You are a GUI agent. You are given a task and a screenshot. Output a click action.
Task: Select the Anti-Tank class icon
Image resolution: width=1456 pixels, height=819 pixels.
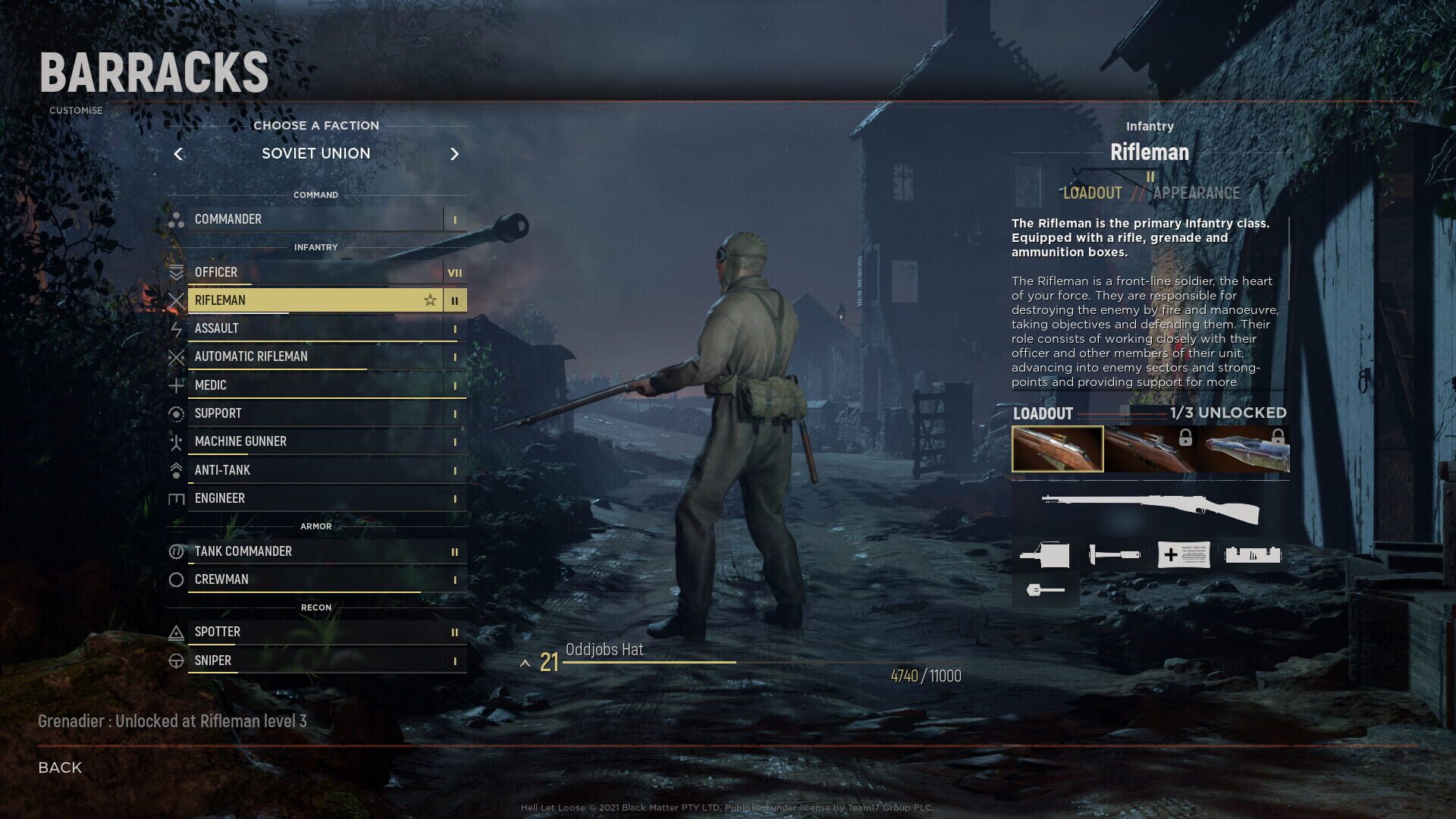(x=178, y=470)
